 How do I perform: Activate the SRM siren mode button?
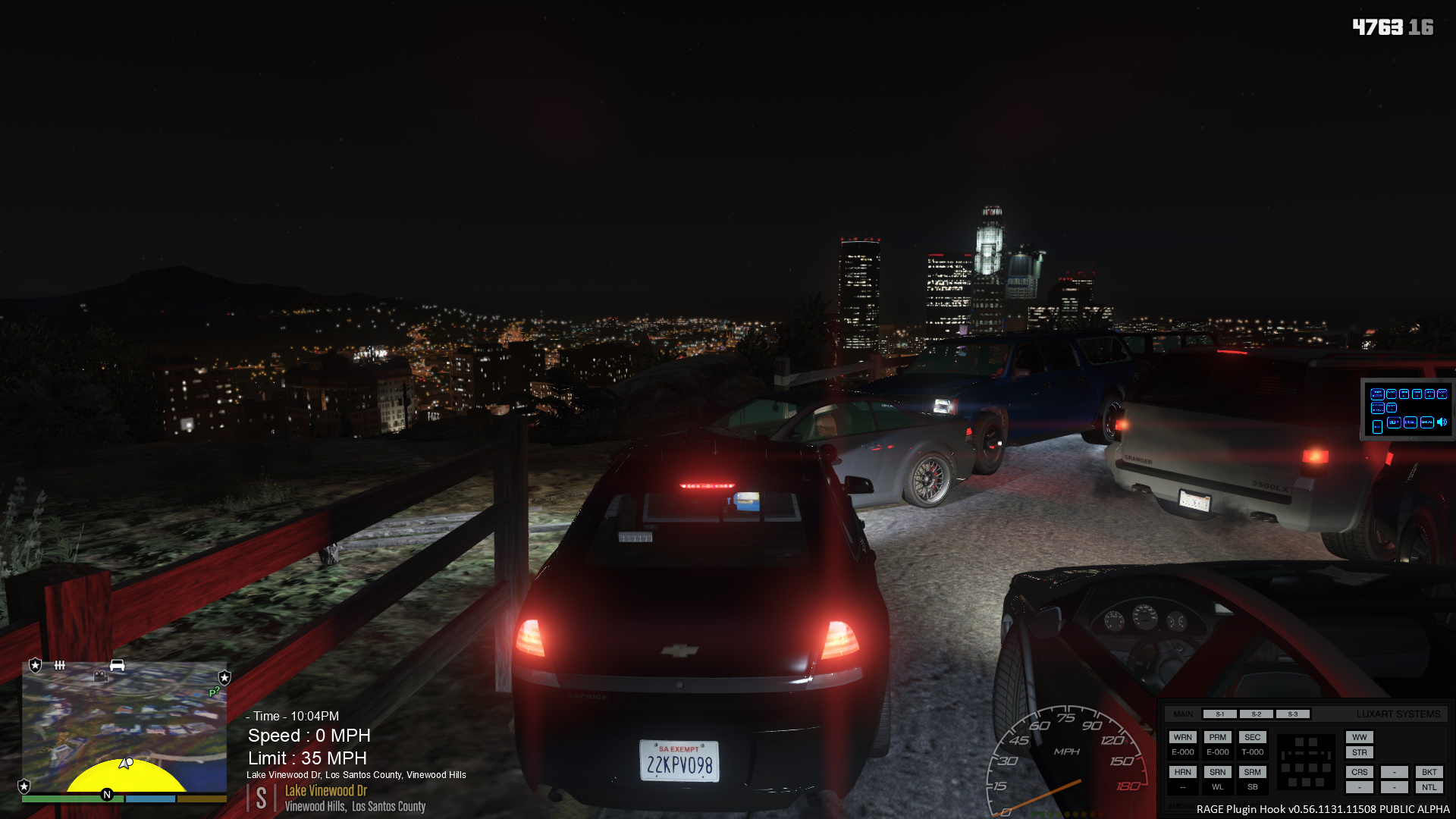pos(1252,772)
